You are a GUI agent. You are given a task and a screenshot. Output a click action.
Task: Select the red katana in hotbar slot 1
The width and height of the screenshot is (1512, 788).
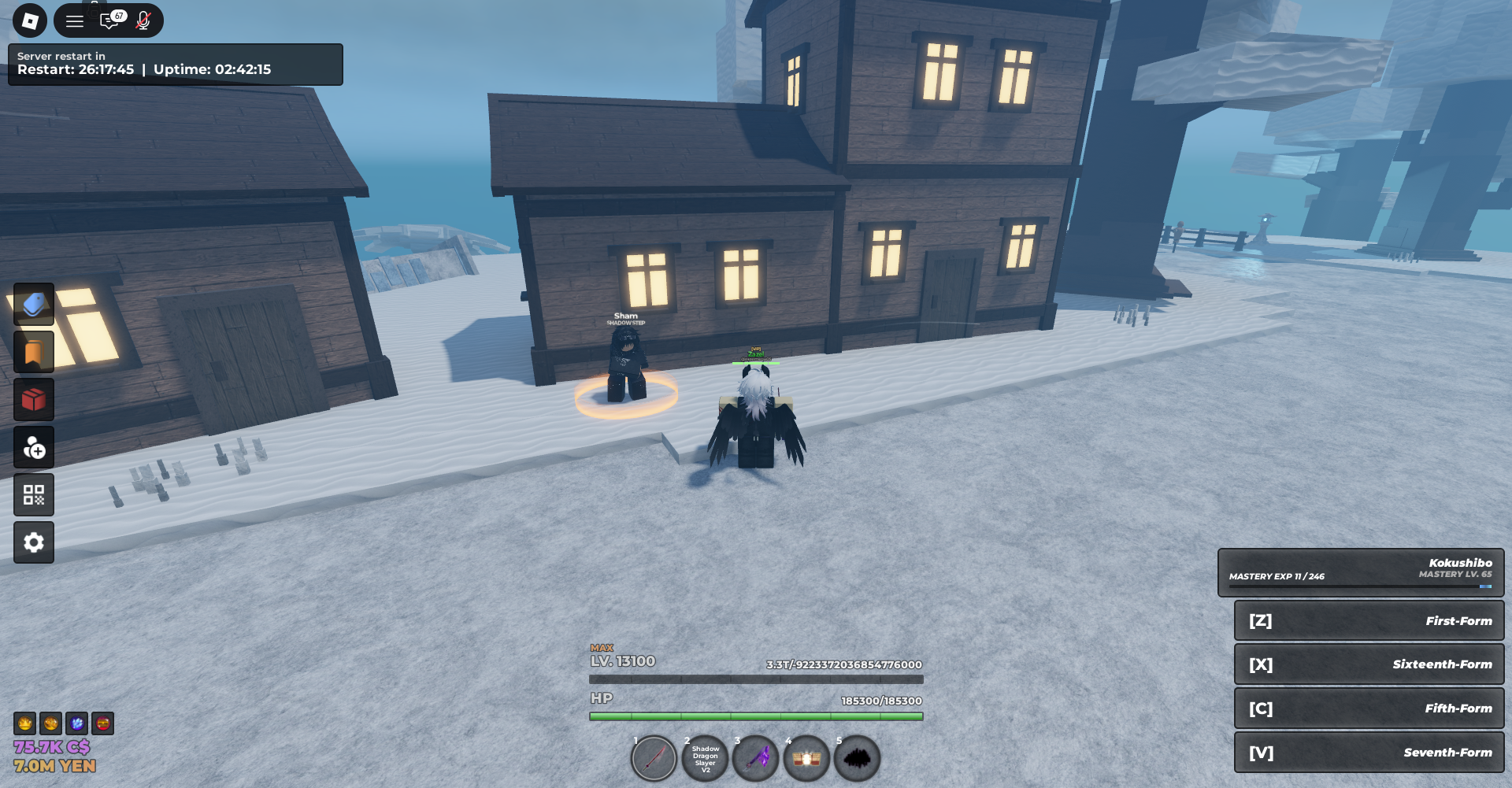point(654,759)
